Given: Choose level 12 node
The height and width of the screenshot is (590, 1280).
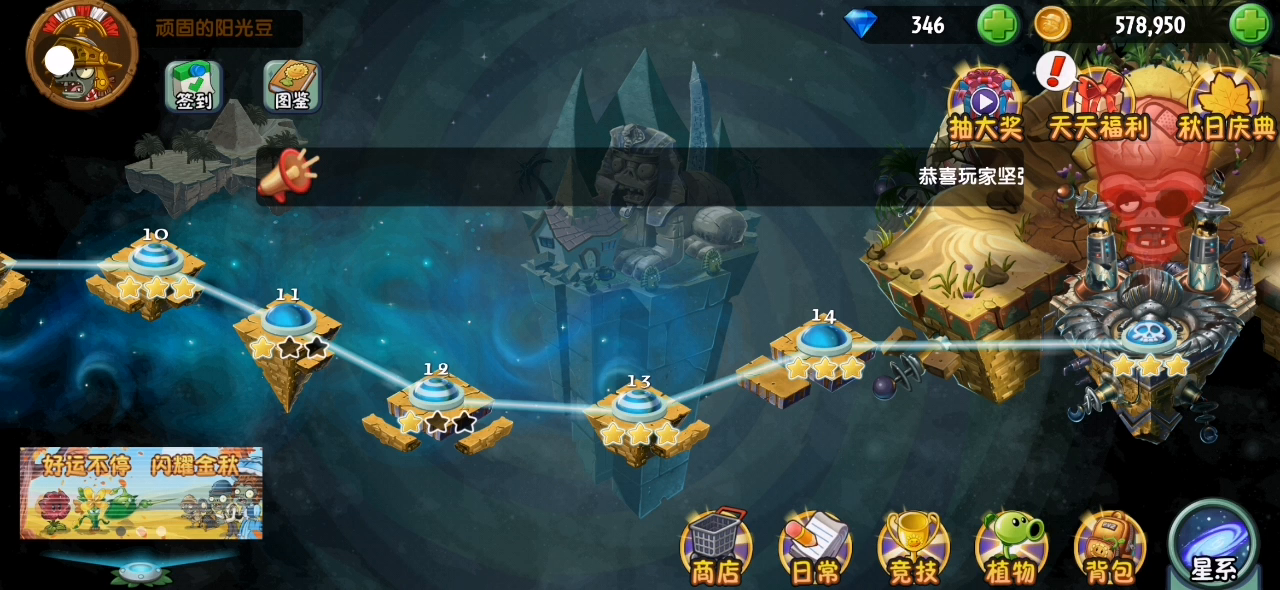Looking at the screenshot, I should 436,395.
